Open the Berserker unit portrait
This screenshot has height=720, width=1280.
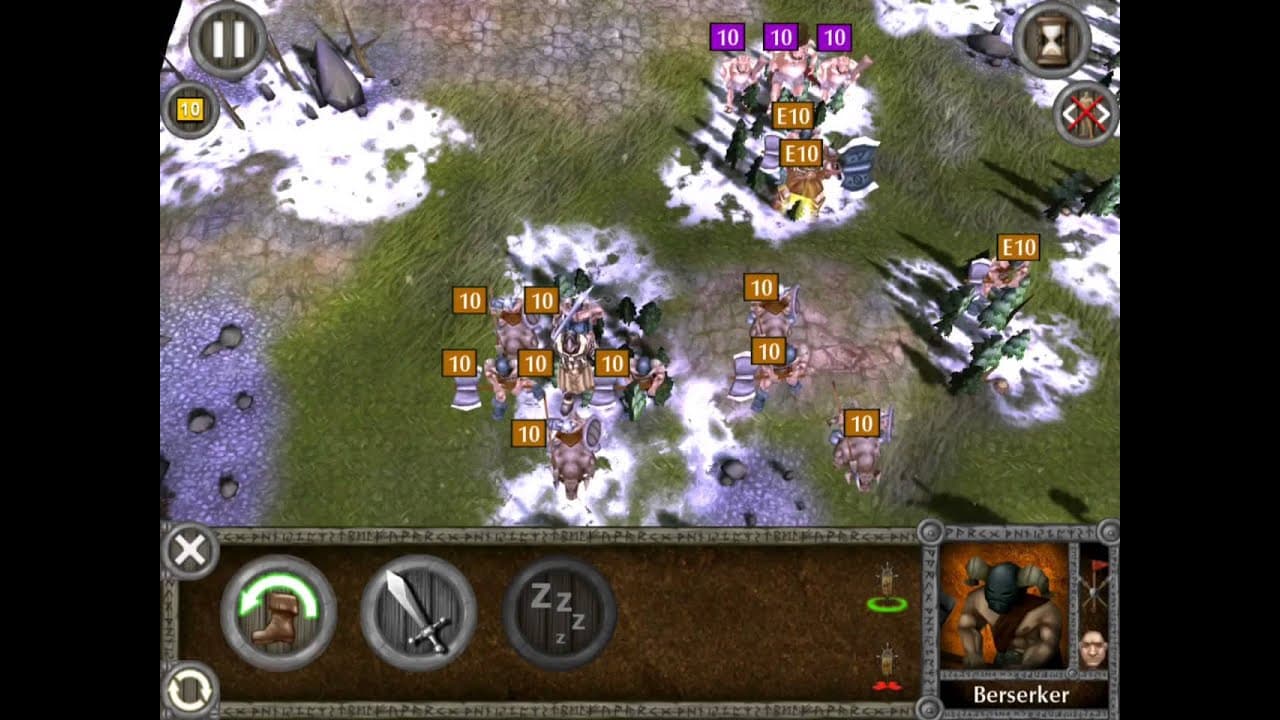point(1004,609)
